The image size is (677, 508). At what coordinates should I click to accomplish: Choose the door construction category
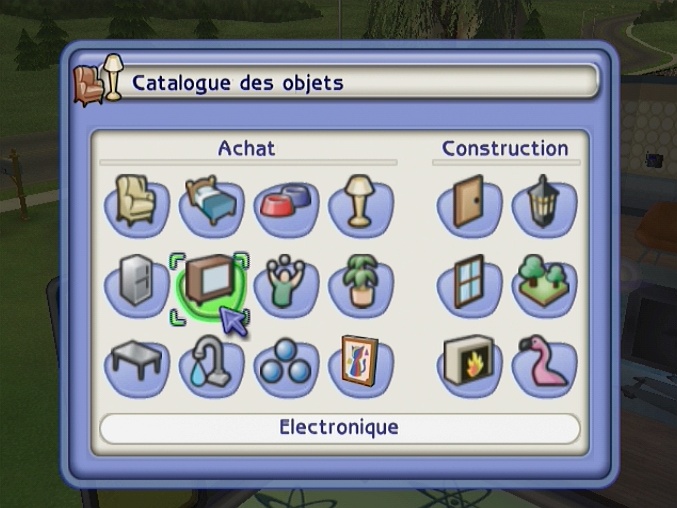click(x=468, y=204)
